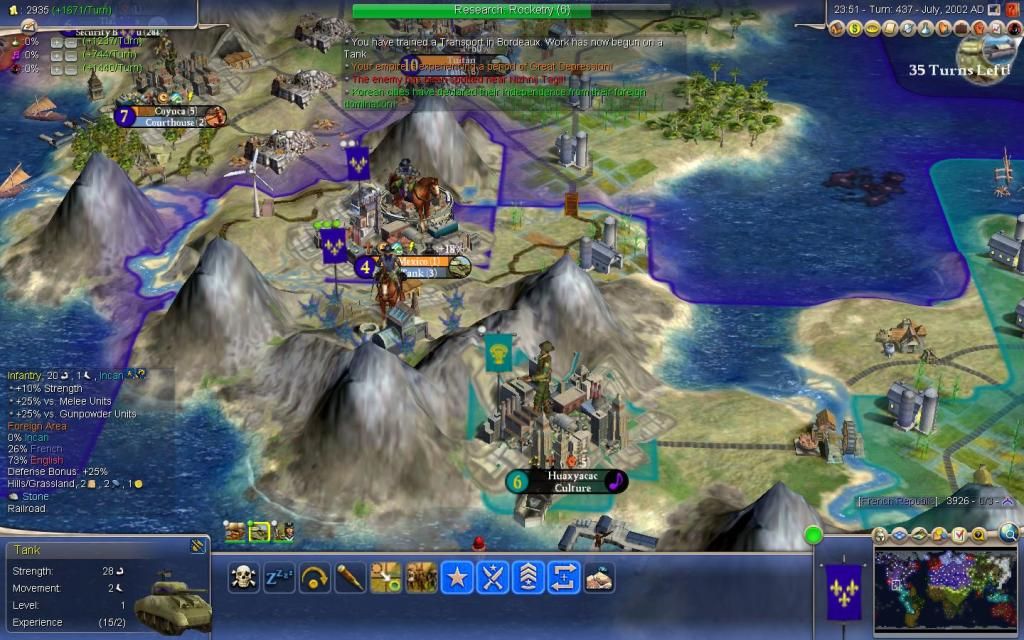Click the gift unit hand icon

599,577
